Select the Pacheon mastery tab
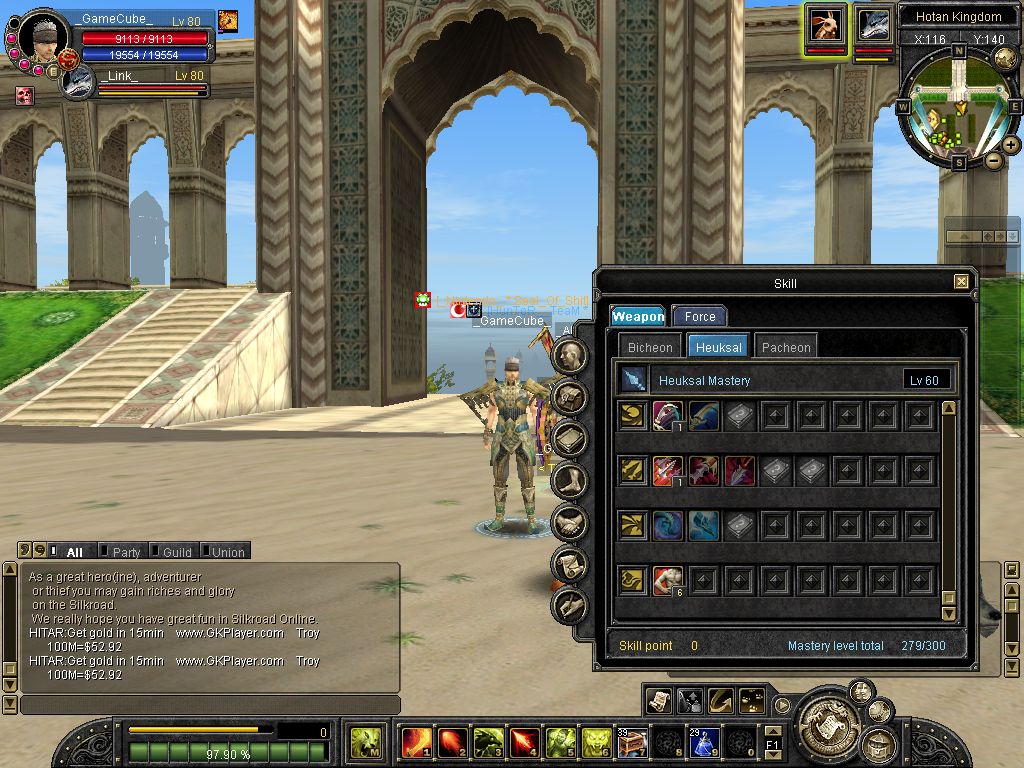Image resolution: width=1024 pixels, height=768 pixels. coord(785,347)
